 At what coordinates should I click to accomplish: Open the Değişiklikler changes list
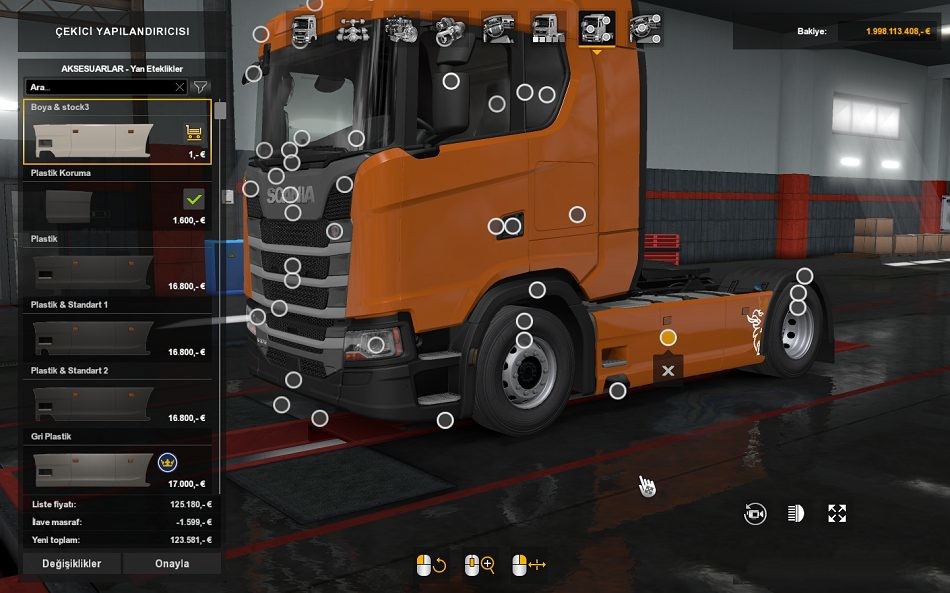coord(71,563)
